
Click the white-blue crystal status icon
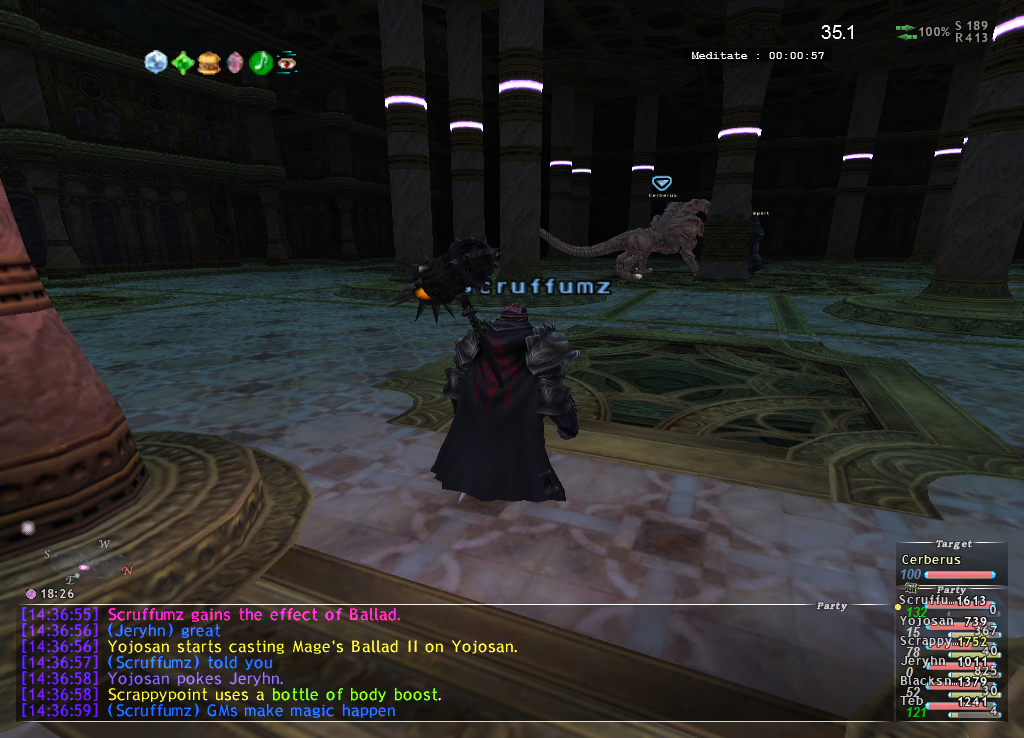point(156,62)
